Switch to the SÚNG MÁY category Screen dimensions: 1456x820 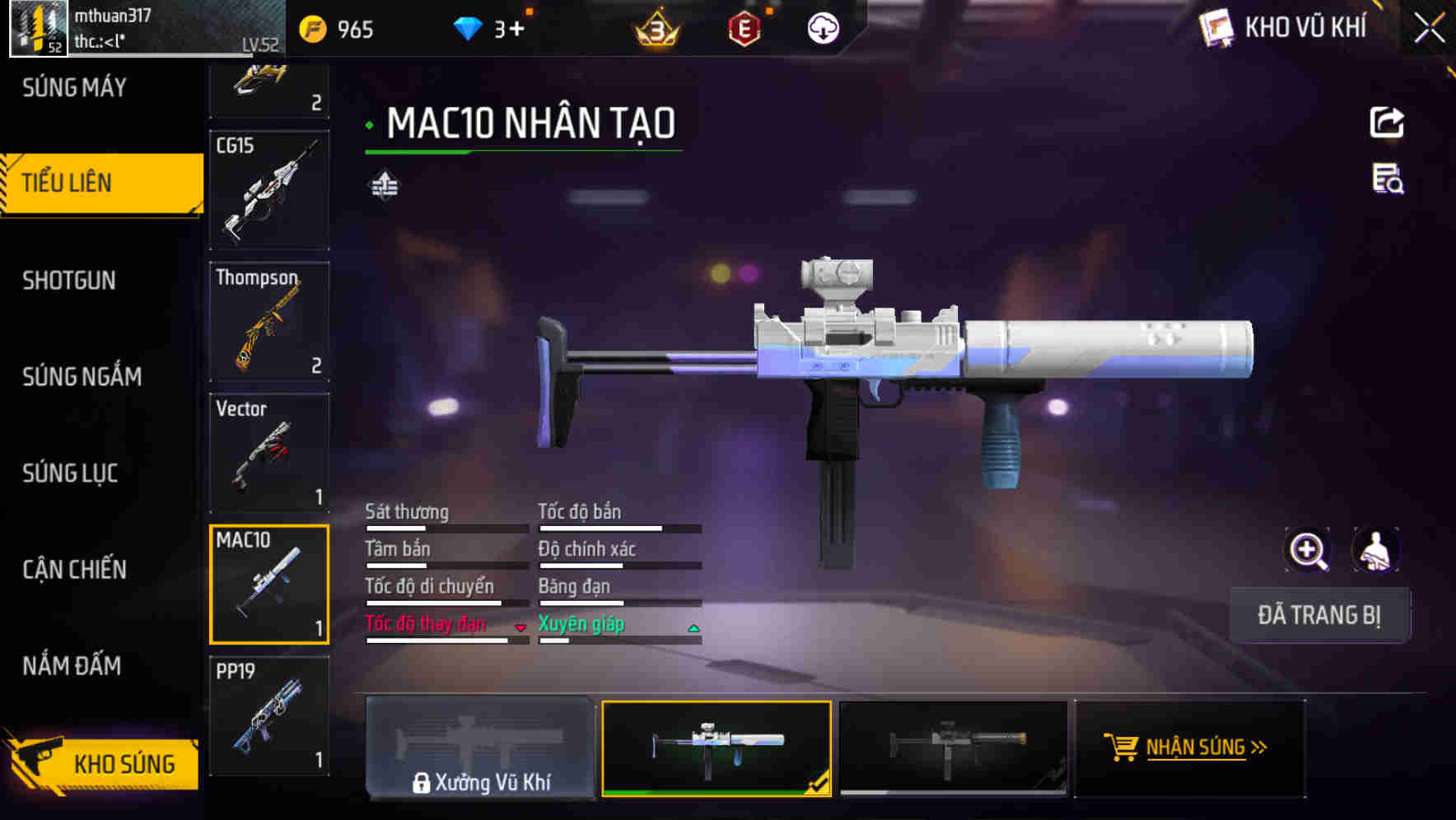(74, 87)
